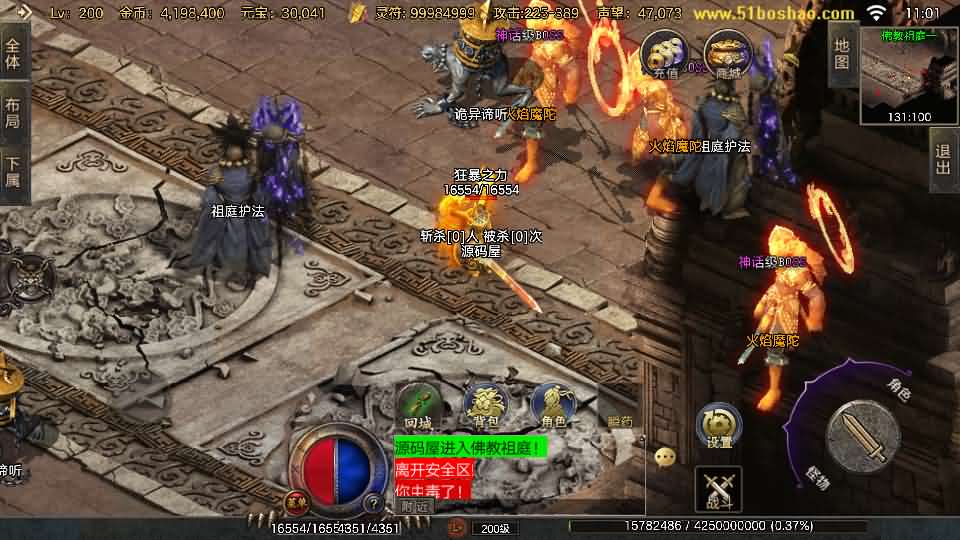
Task: Open the 背包 backpack
Action: point(485,405)
